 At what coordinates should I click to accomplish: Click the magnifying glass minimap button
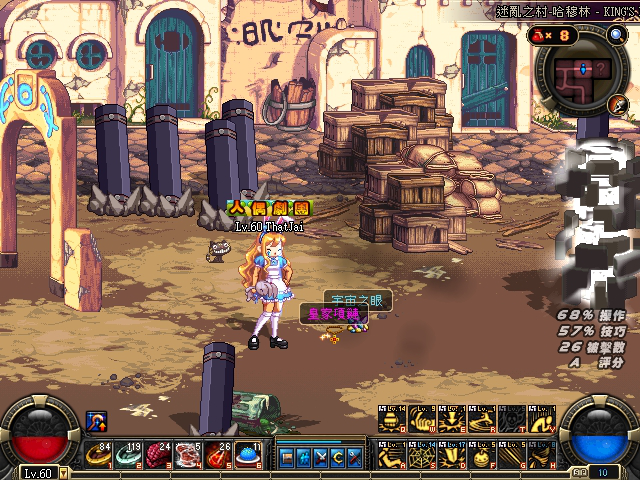click(616, 36)
